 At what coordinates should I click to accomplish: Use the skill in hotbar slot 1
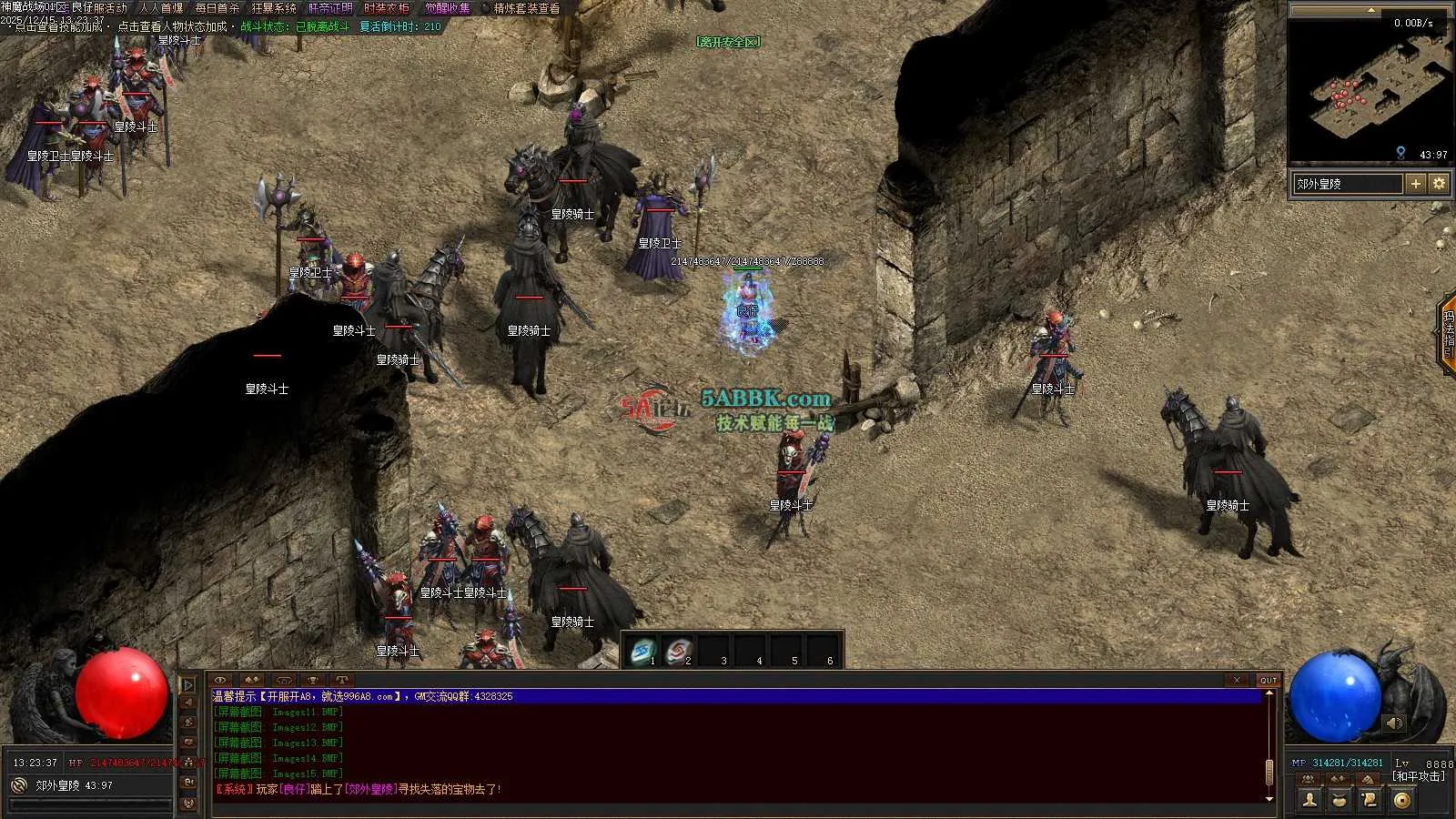click(642, 651)
